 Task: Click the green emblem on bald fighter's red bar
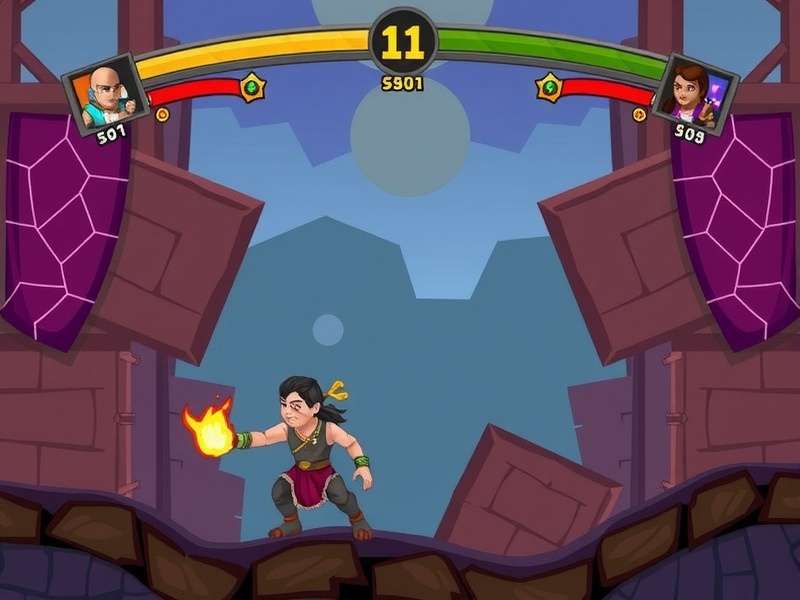coord(253,88)
